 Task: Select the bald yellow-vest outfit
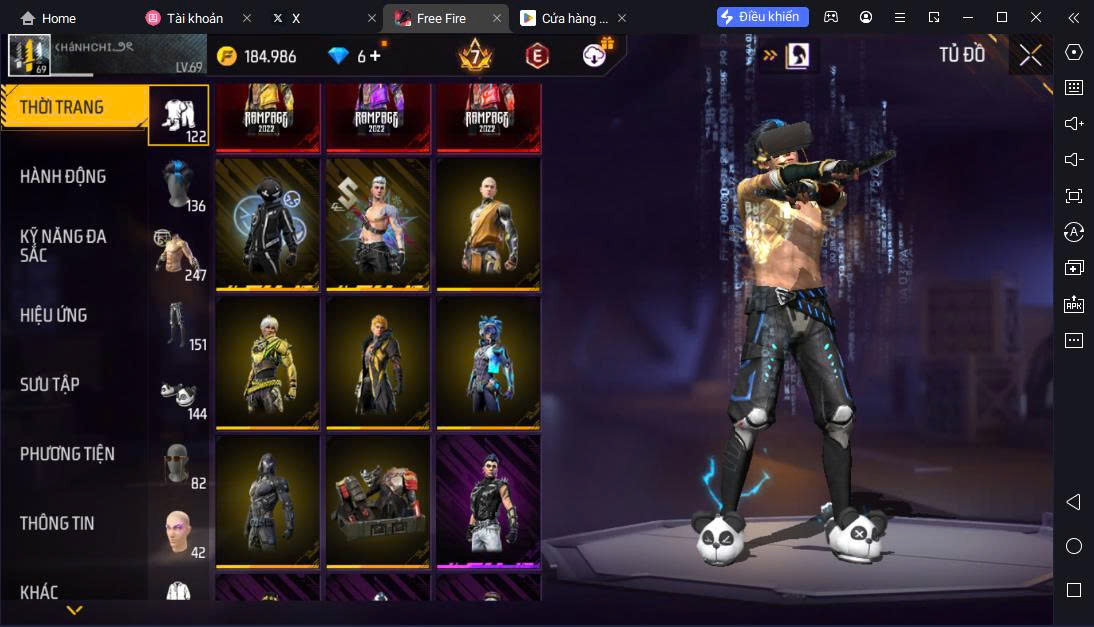point(488,223)
